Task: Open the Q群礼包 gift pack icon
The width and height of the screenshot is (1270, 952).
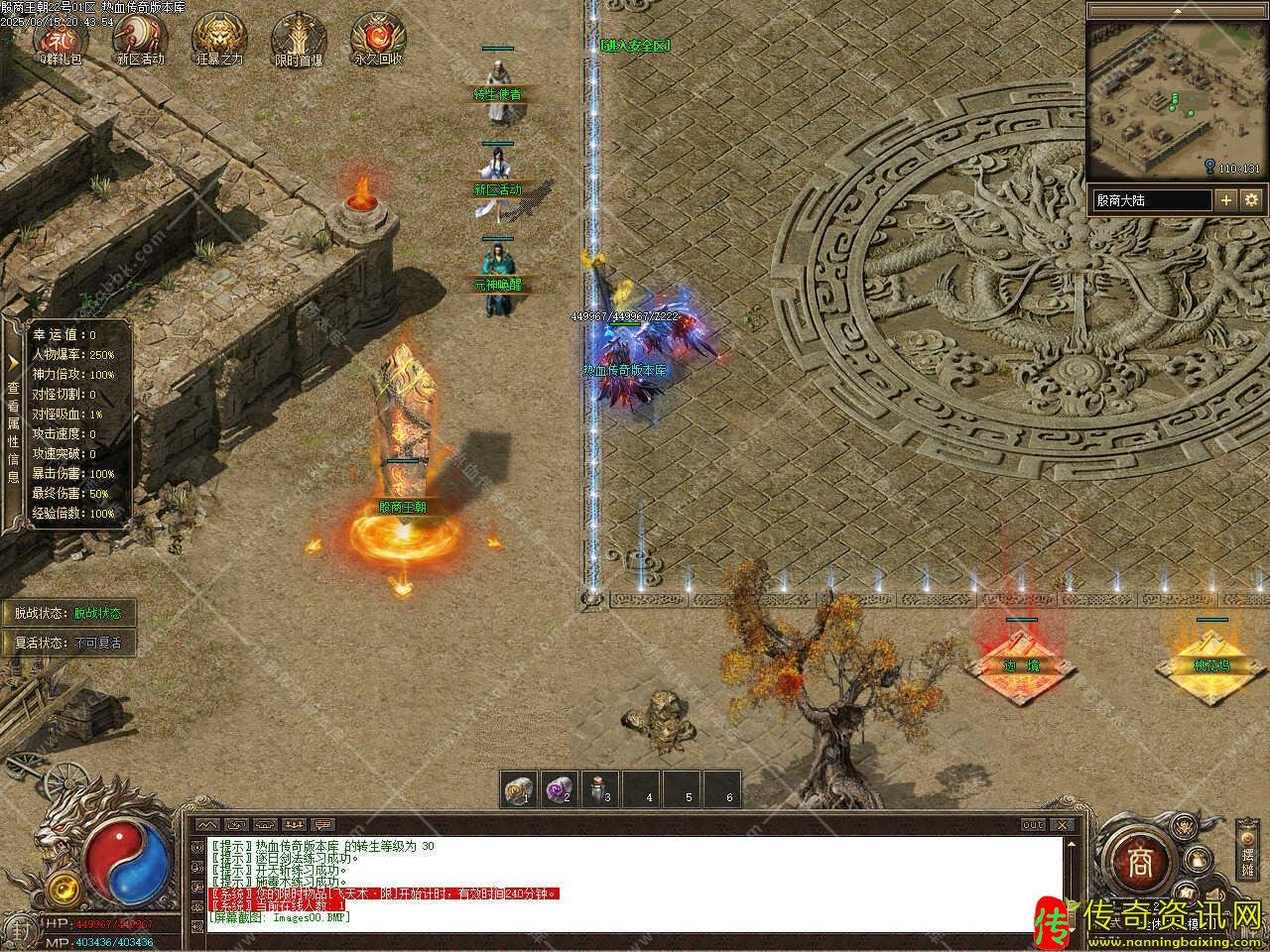Action: point(60,38)
